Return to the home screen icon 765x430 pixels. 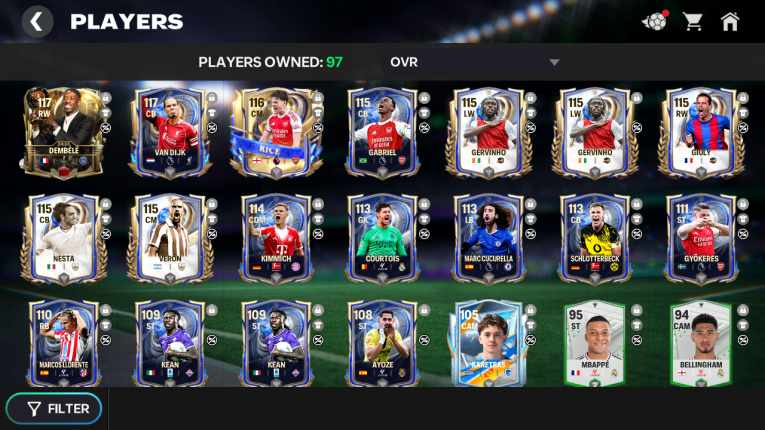[730, 21]
